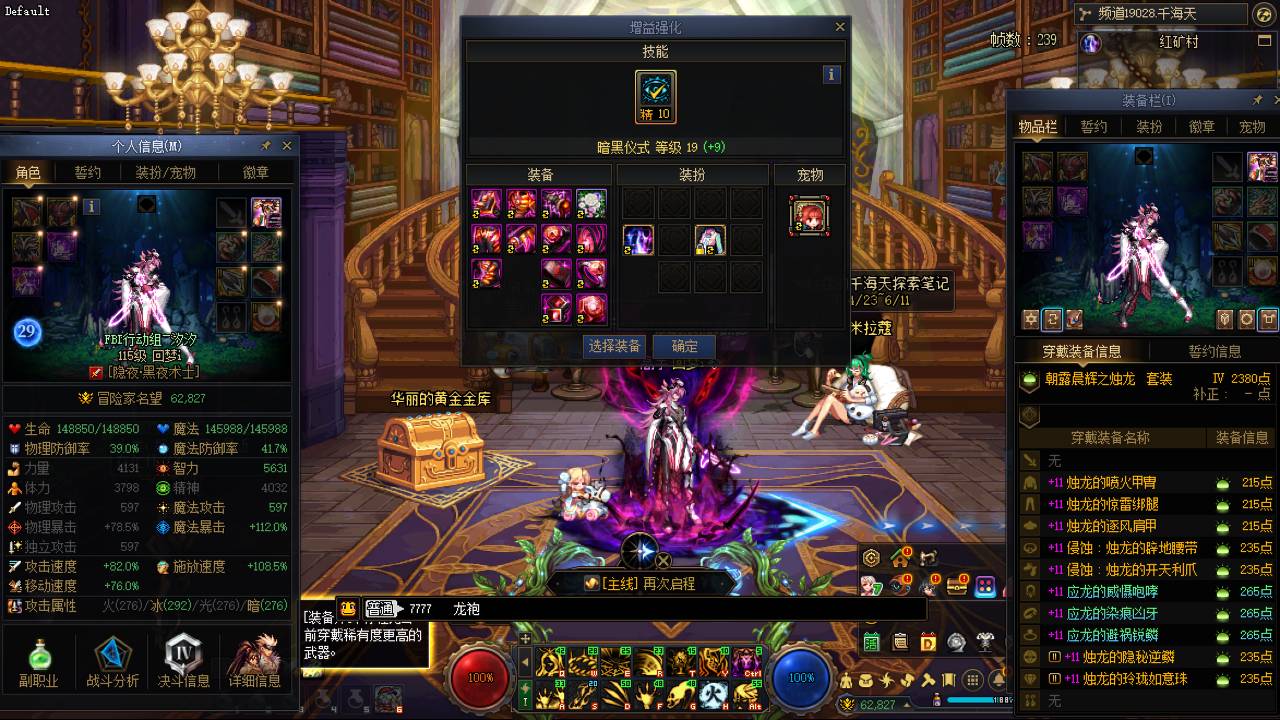Select the 物品栏 tab
This screenshot has width=1280, height=720.
point(1038,127)
